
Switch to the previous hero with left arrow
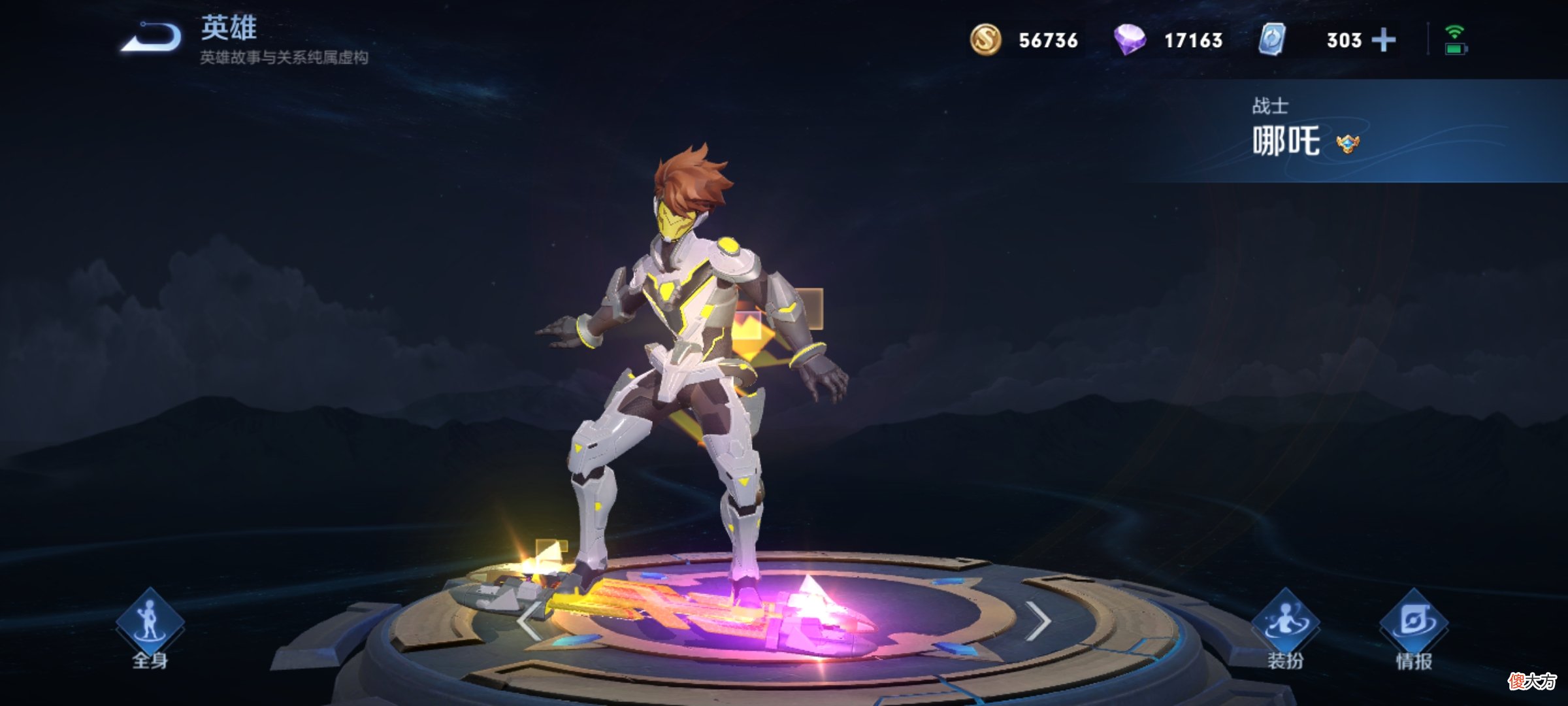point(528,621)
